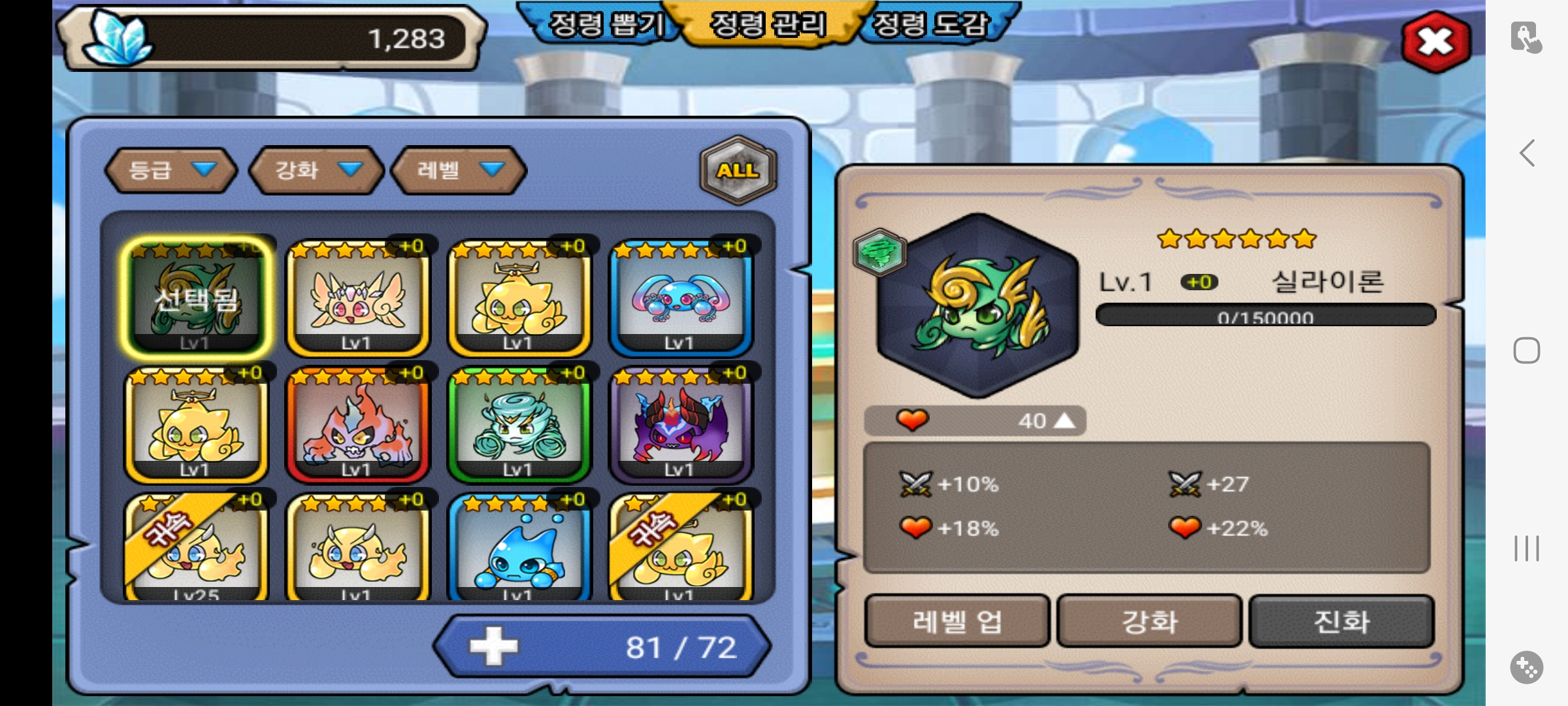Expand spirit storage with the plus button
Image resolution: width=1568 pixels, height=706 pixels.
pos(493,647)
